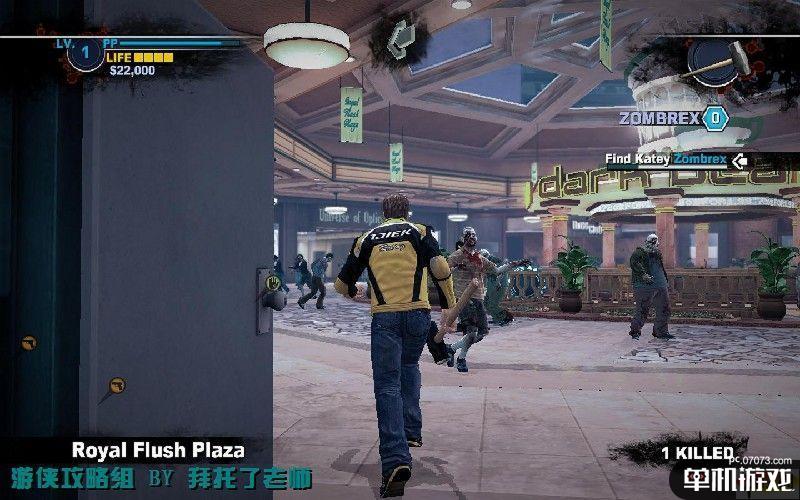Click the objective direction arrow indicator
The width and height of the screenshot is (800, 500).
pyautogui.click(x=740, y=159)
